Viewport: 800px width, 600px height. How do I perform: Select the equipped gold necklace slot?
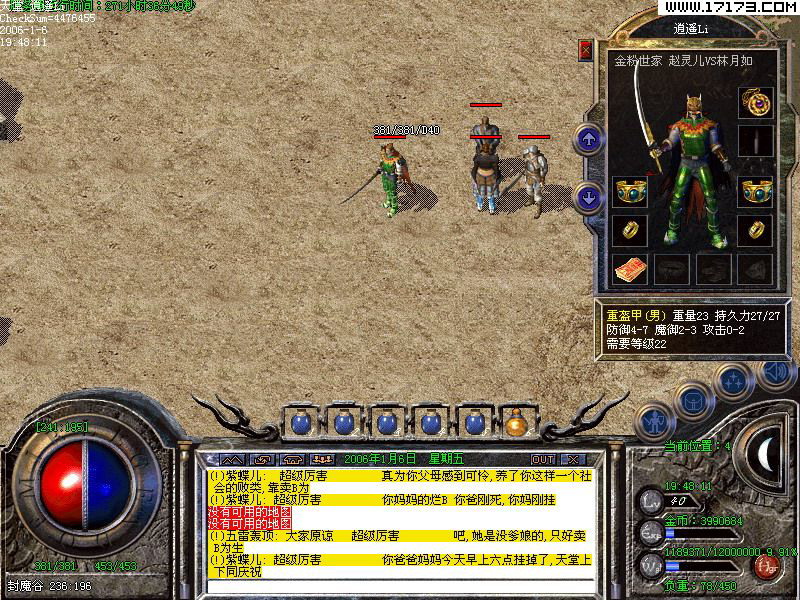pyautogui.click(x=754, y=102)
